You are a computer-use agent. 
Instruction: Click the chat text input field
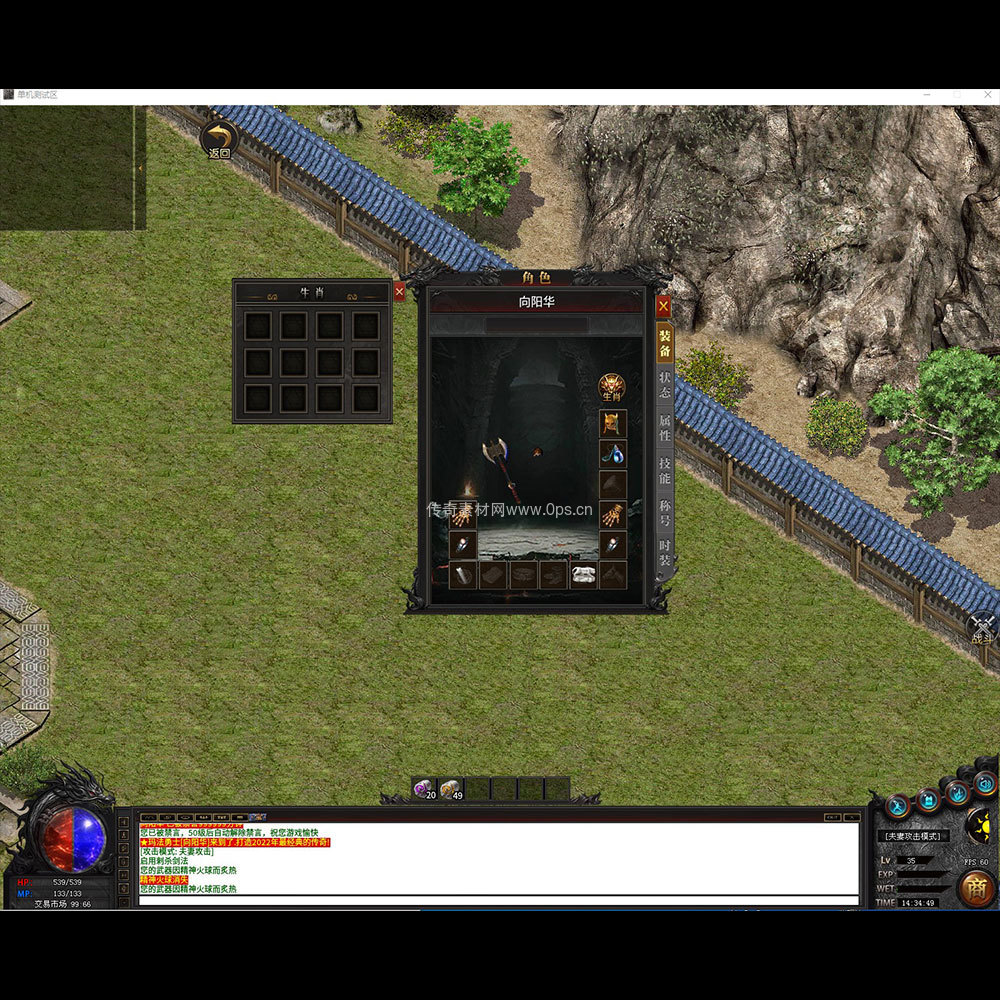(x=498, y=901)
